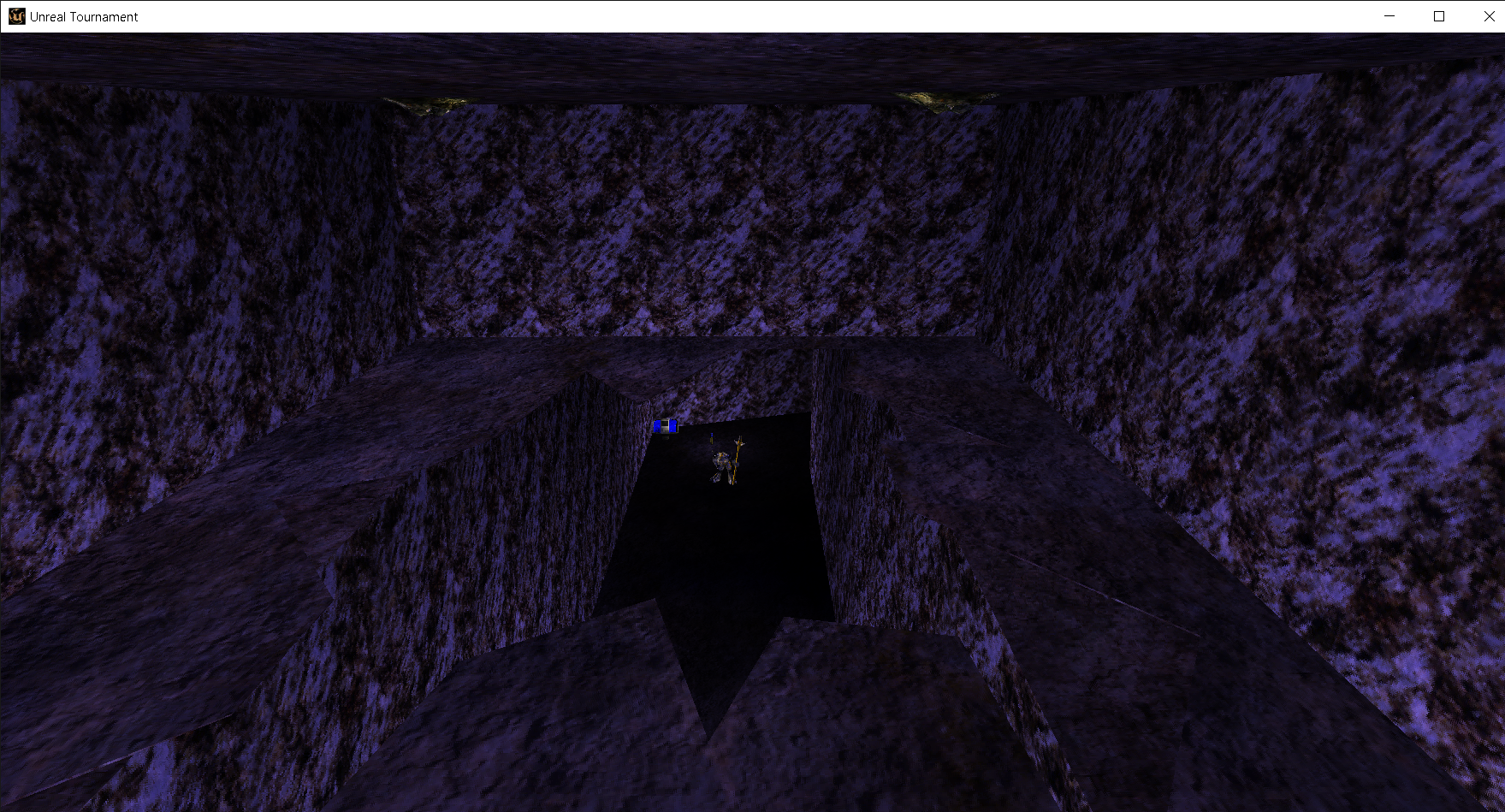This screenshot has width=1505, height=812.
Task: Maximize the Unreal Tournament window
Action: [1438, 16]
